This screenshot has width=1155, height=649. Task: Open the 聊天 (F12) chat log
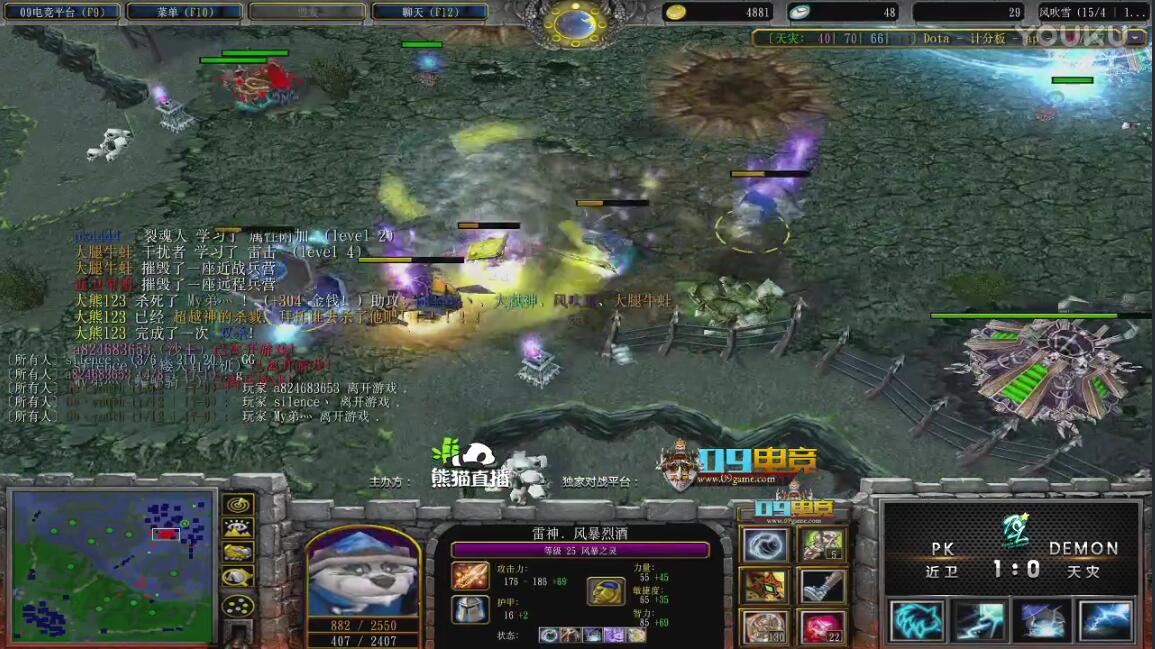click(430, 12)
